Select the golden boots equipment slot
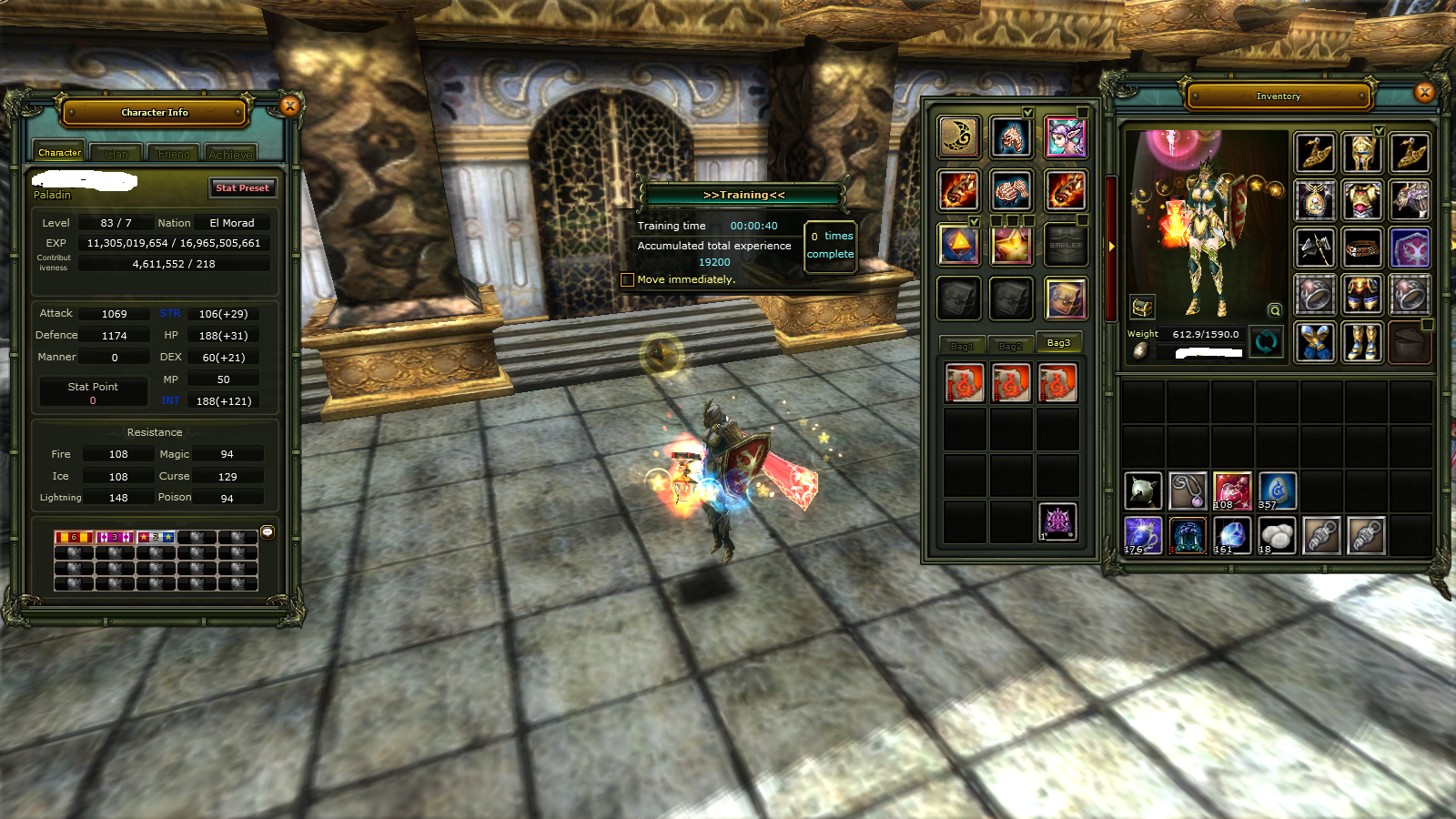This screenshot has height=819, width=1456. pos(1362,341)
